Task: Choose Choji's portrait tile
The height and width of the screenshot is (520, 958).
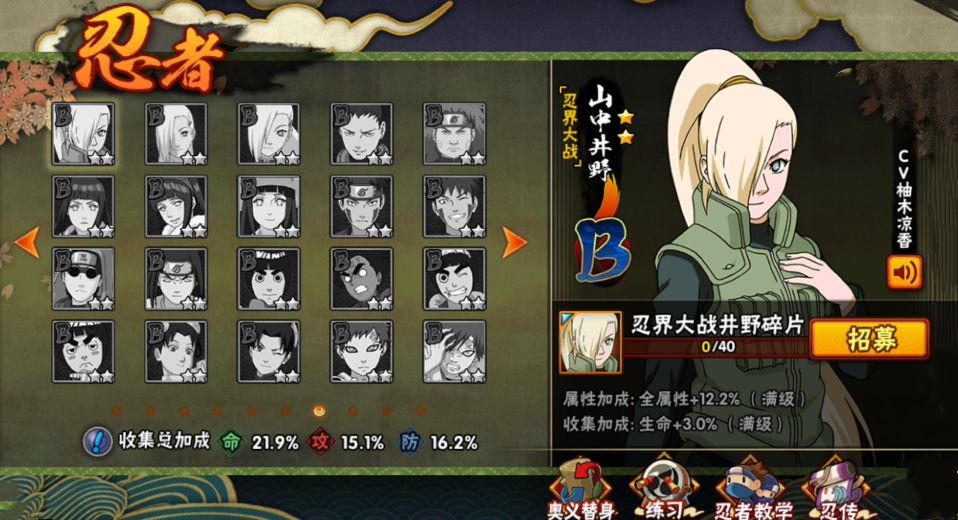Action: tap(455, 134)
